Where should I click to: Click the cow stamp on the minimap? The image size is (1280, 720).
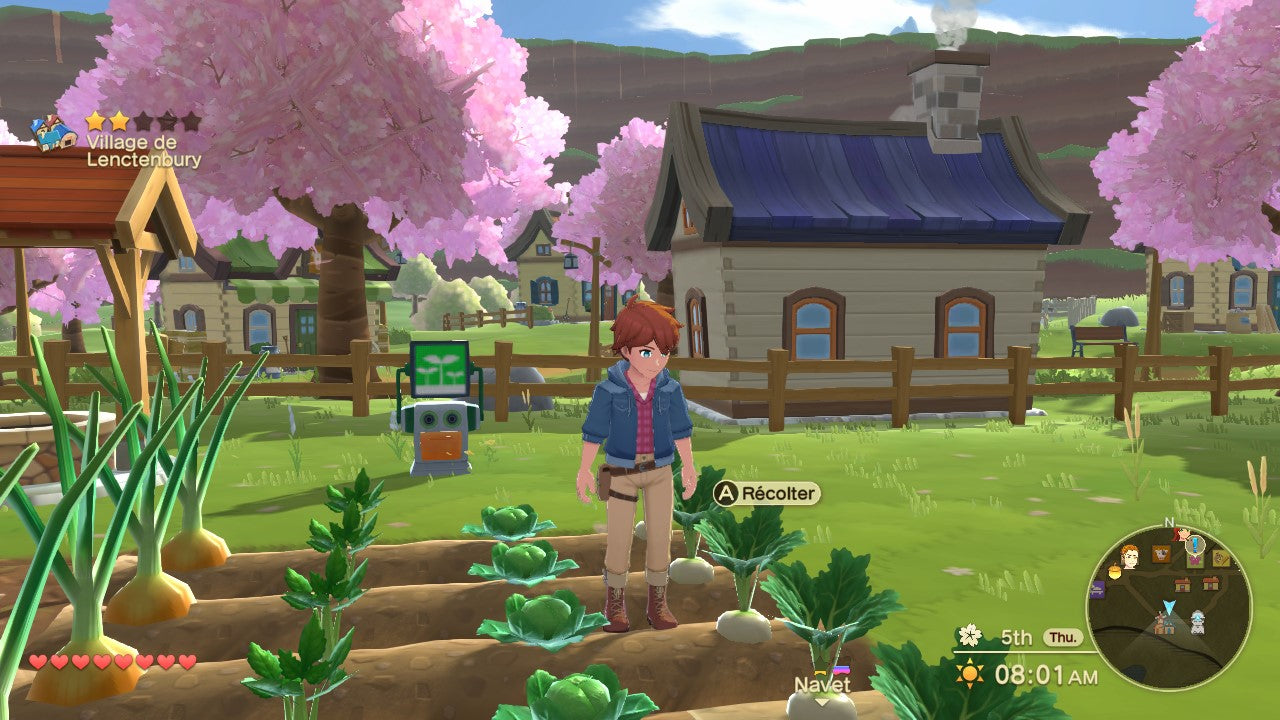pos(1161,553)
